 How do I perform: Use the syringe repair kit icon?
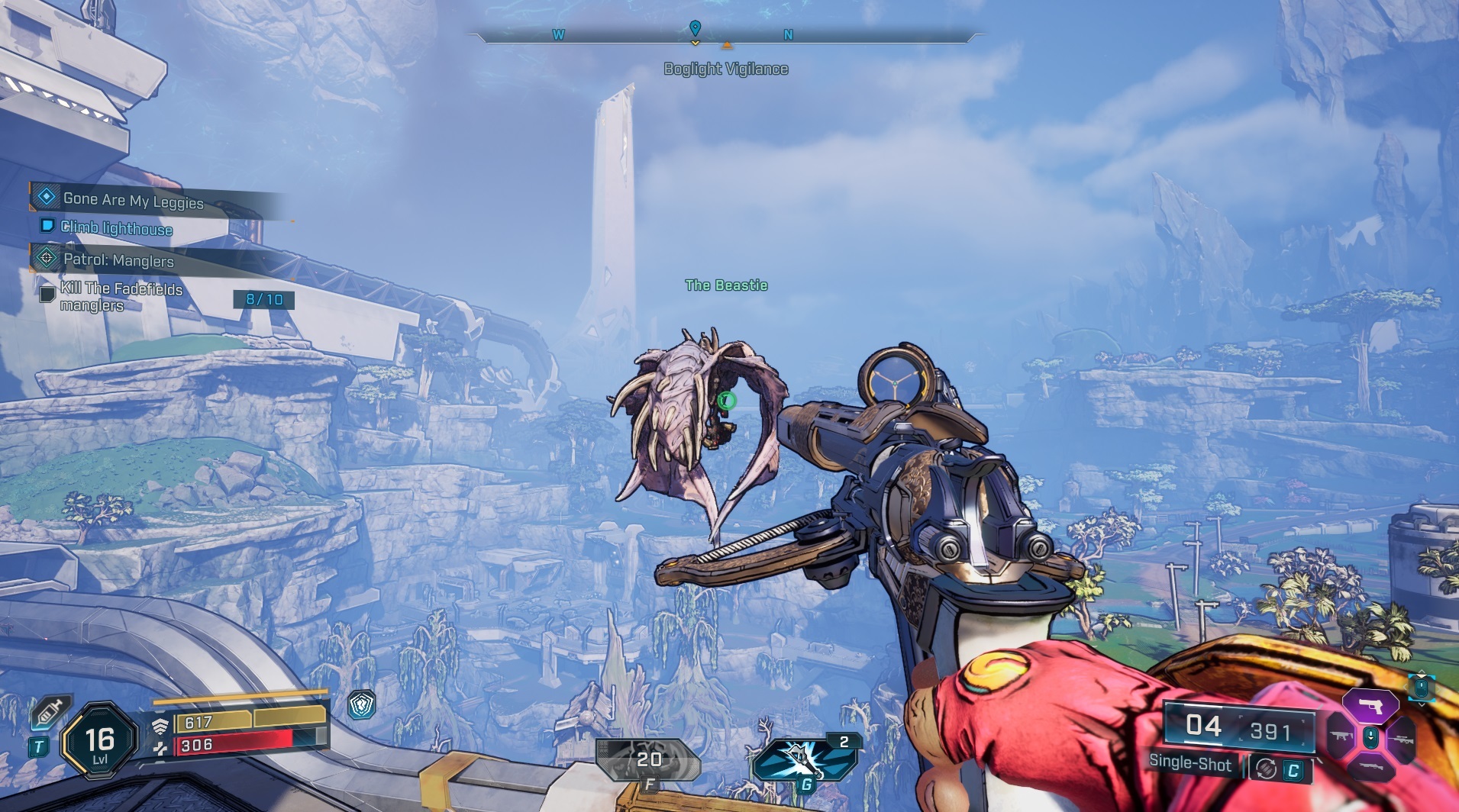pyautogui.click(x=50, y=713)
